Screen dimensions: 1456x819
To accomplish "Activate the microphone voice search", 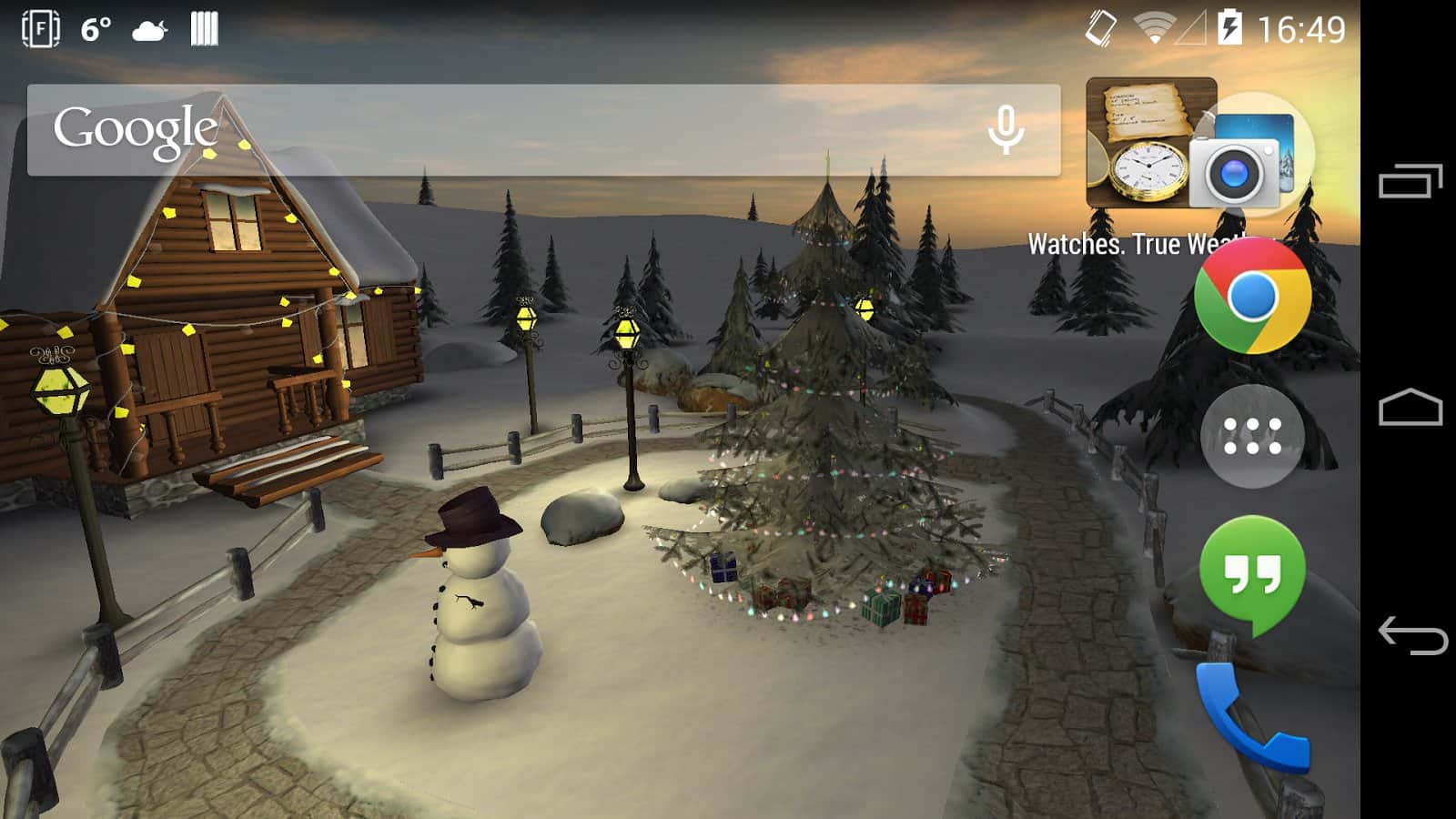I will pos(1006,130).
